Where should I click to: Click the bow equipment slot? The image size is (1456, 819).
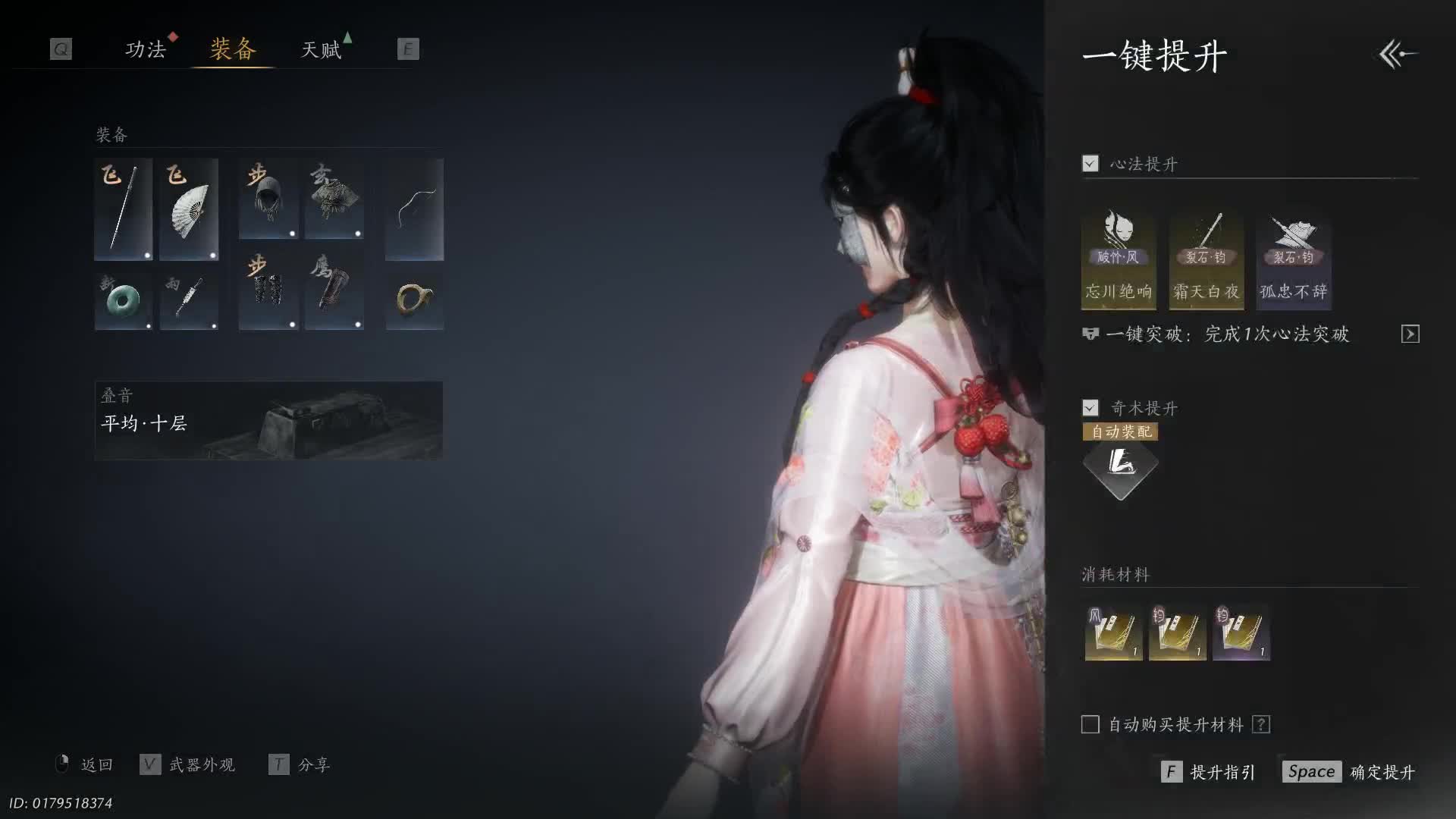(x=414, y=209)
